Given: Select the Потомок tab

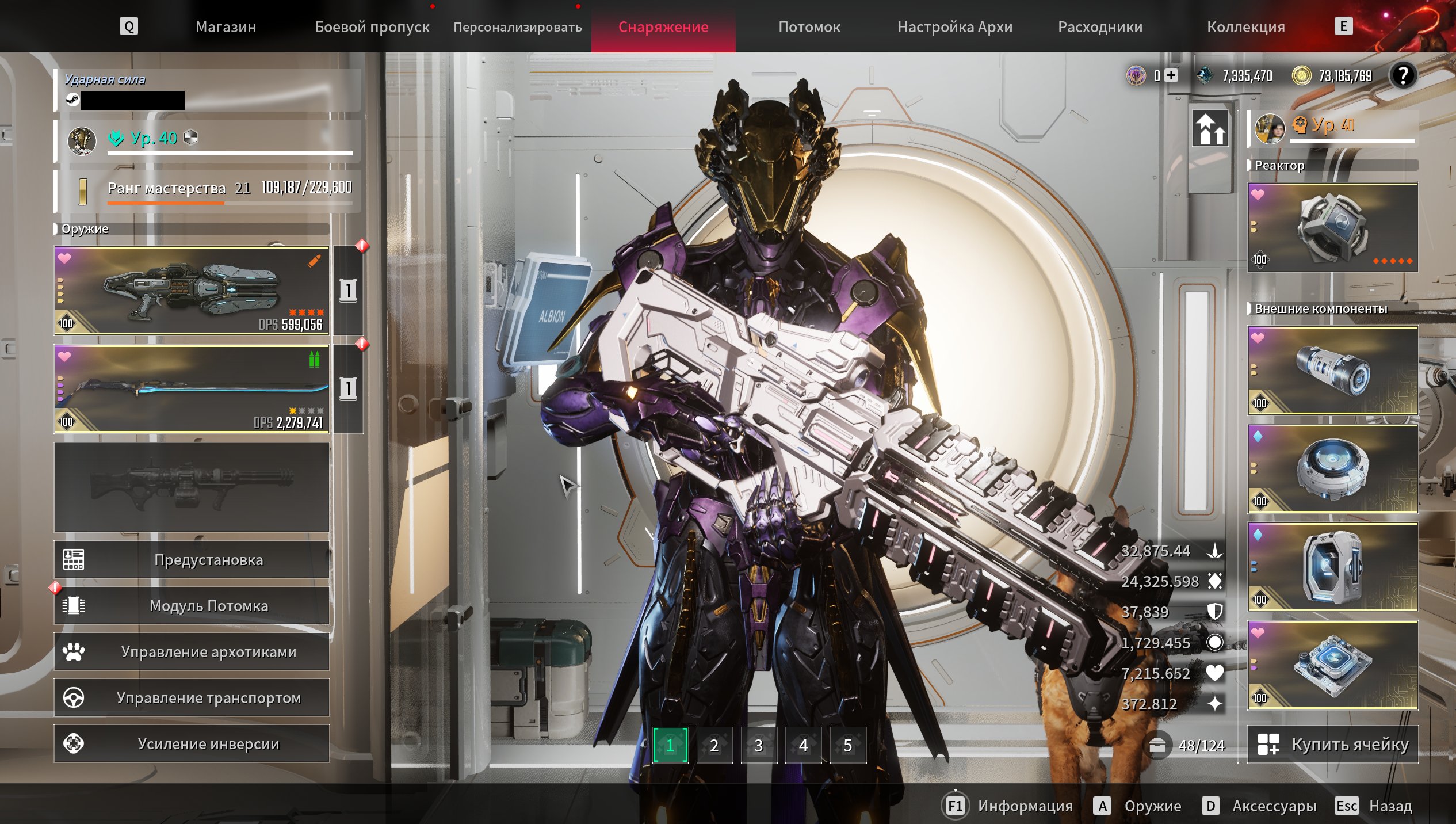Looking at the screenshot, I should click(x=809, y=27).
